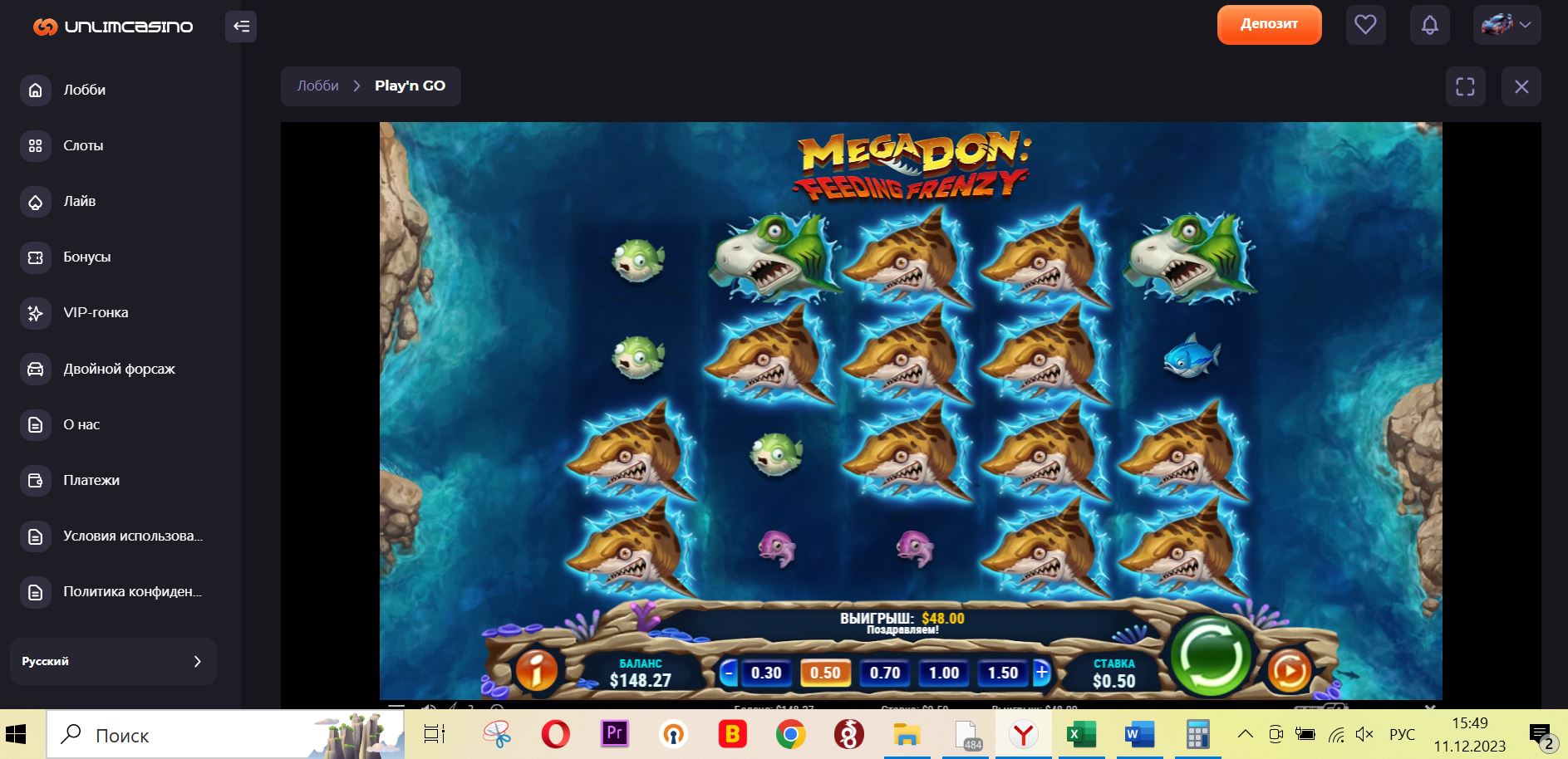Toggle fullscreen mode for the game
The width and height of the screenshot is (1568, 759).
(x=1465, y=86)
